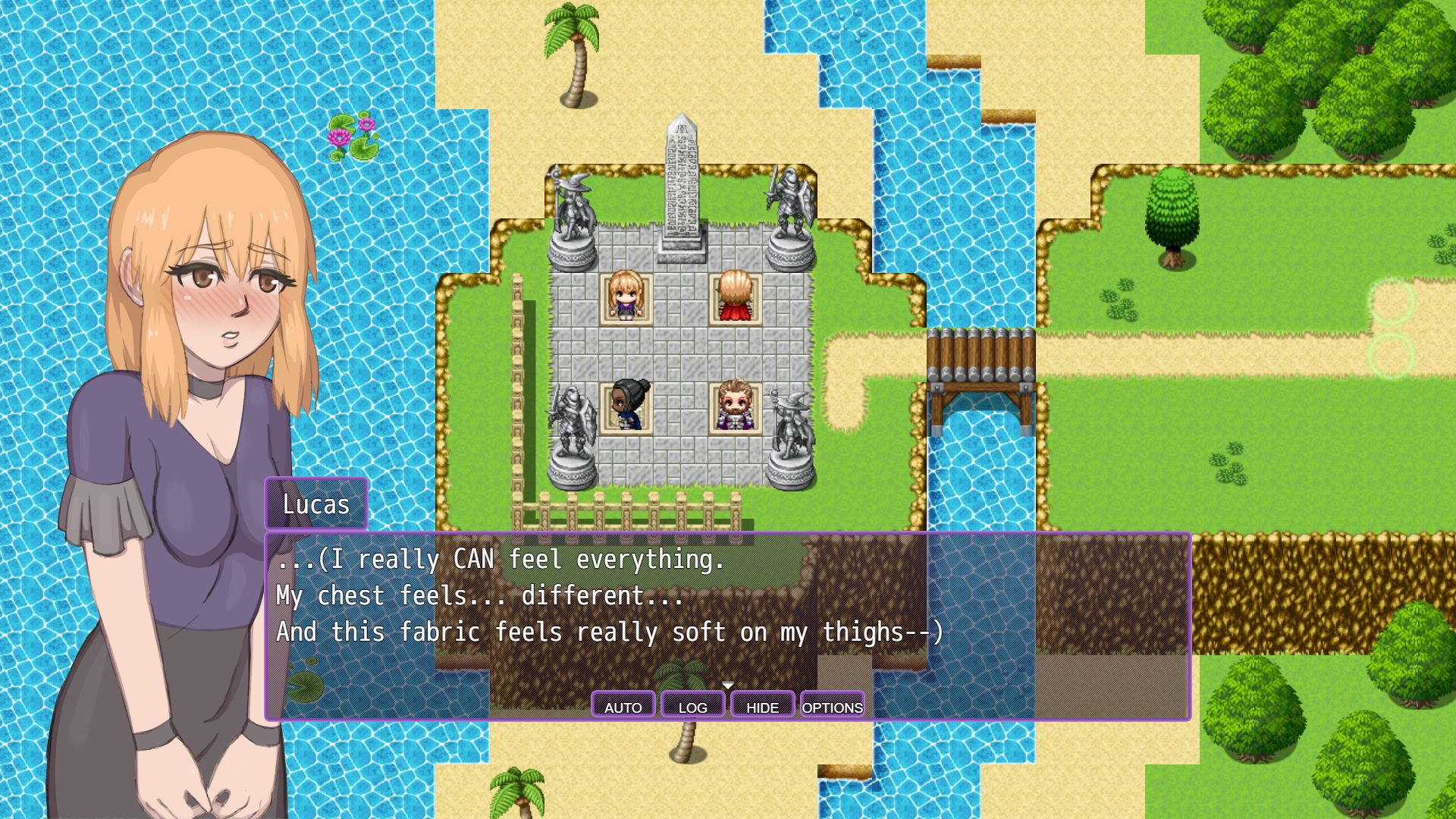1456x819 pixels.
Task: Hide the dialogue window
Action: coord(762,706)
